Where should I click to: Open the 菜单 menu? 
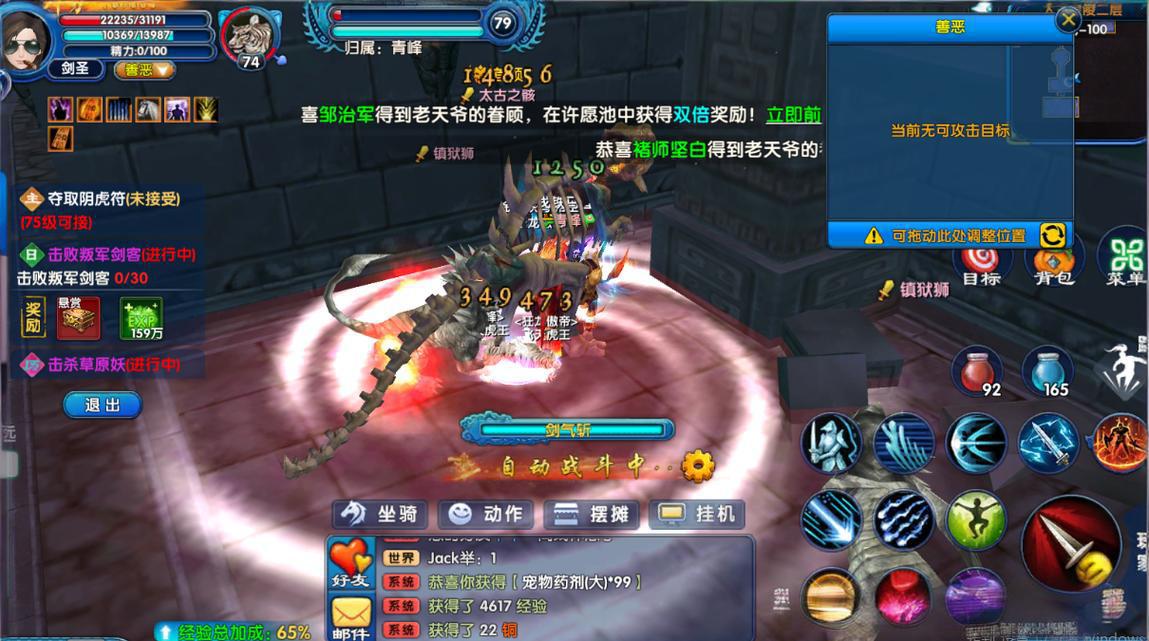(x=1124, y=258)
